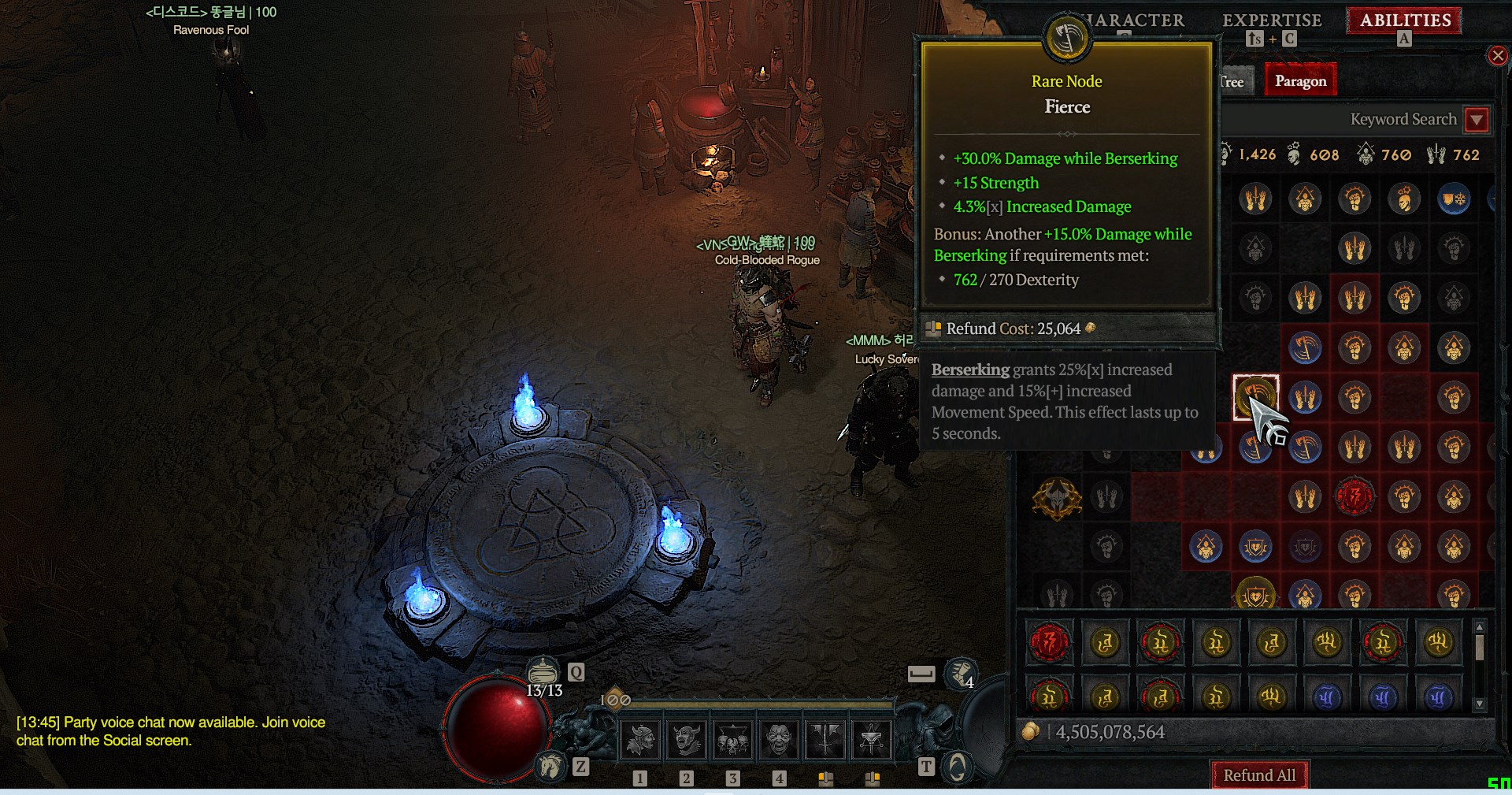Viewport: 1512px width, 795px height.
Task: Select the Paragon board tab
Action: [1300, 81]
